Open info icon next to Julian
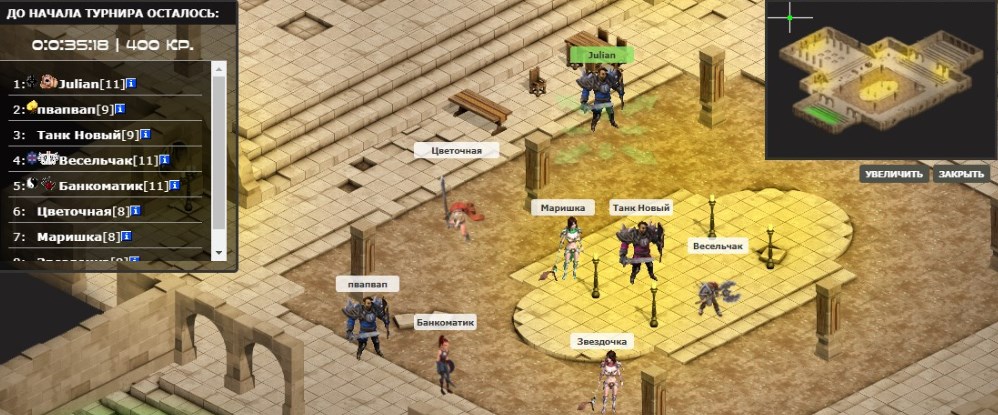Image resolution: width=998 pixels, height=415 pixels. point(132,82)
